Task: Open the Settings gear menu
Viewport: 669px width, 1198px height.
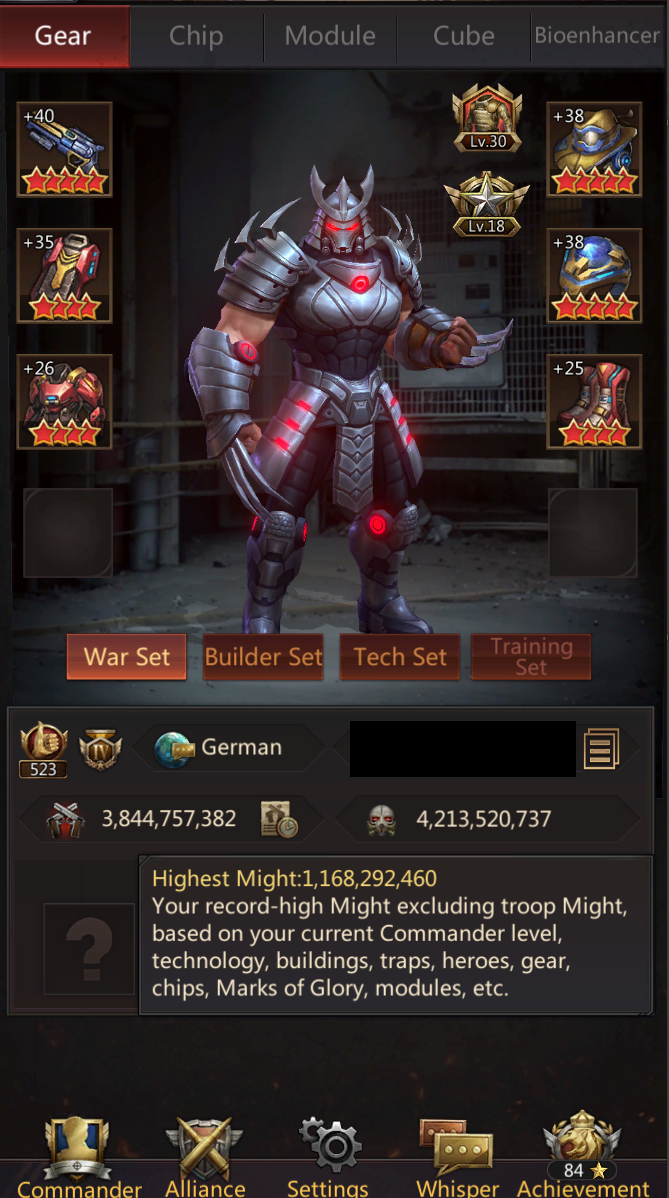Action: (x=328, y=1155)
